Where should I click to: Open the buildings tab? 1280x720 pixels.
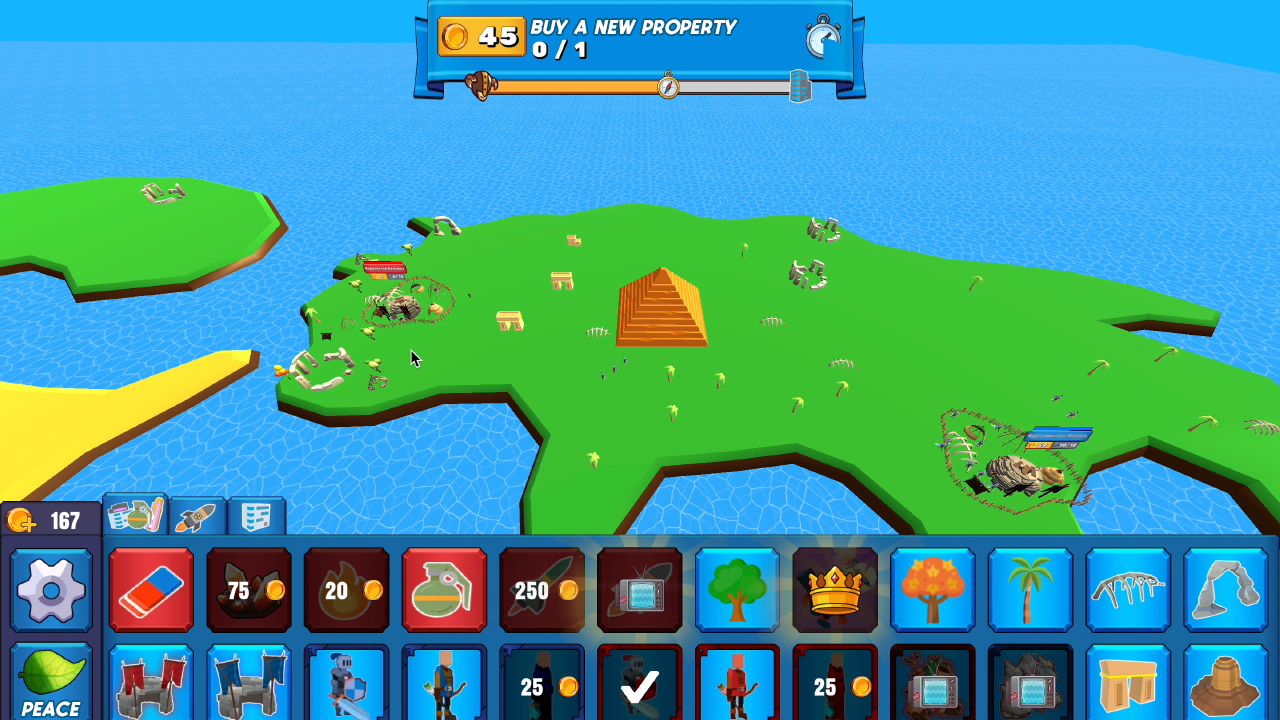click(258, 517)
